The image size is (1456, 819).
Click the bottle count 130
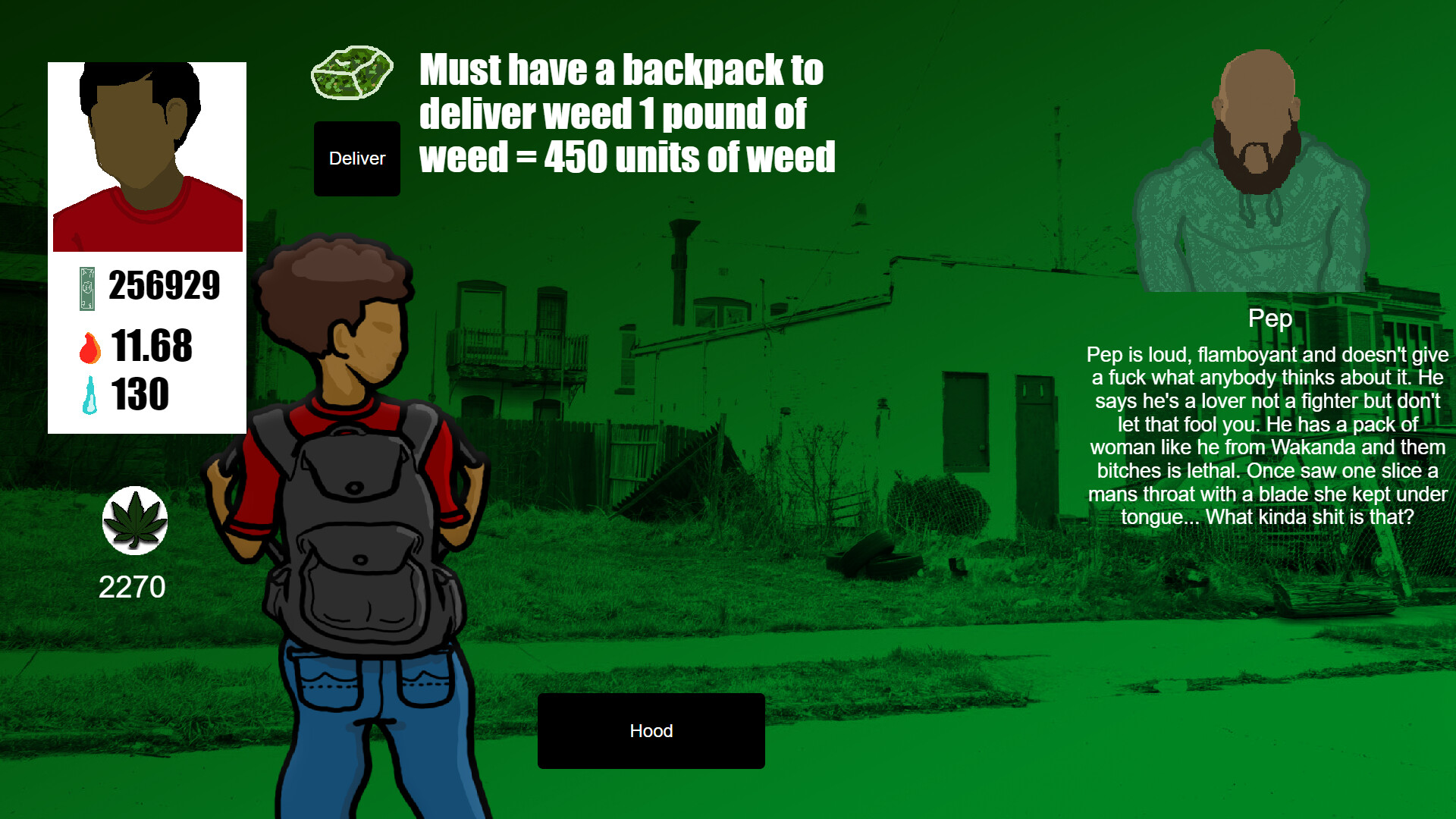pyautogui.click(x=141, y=394)
